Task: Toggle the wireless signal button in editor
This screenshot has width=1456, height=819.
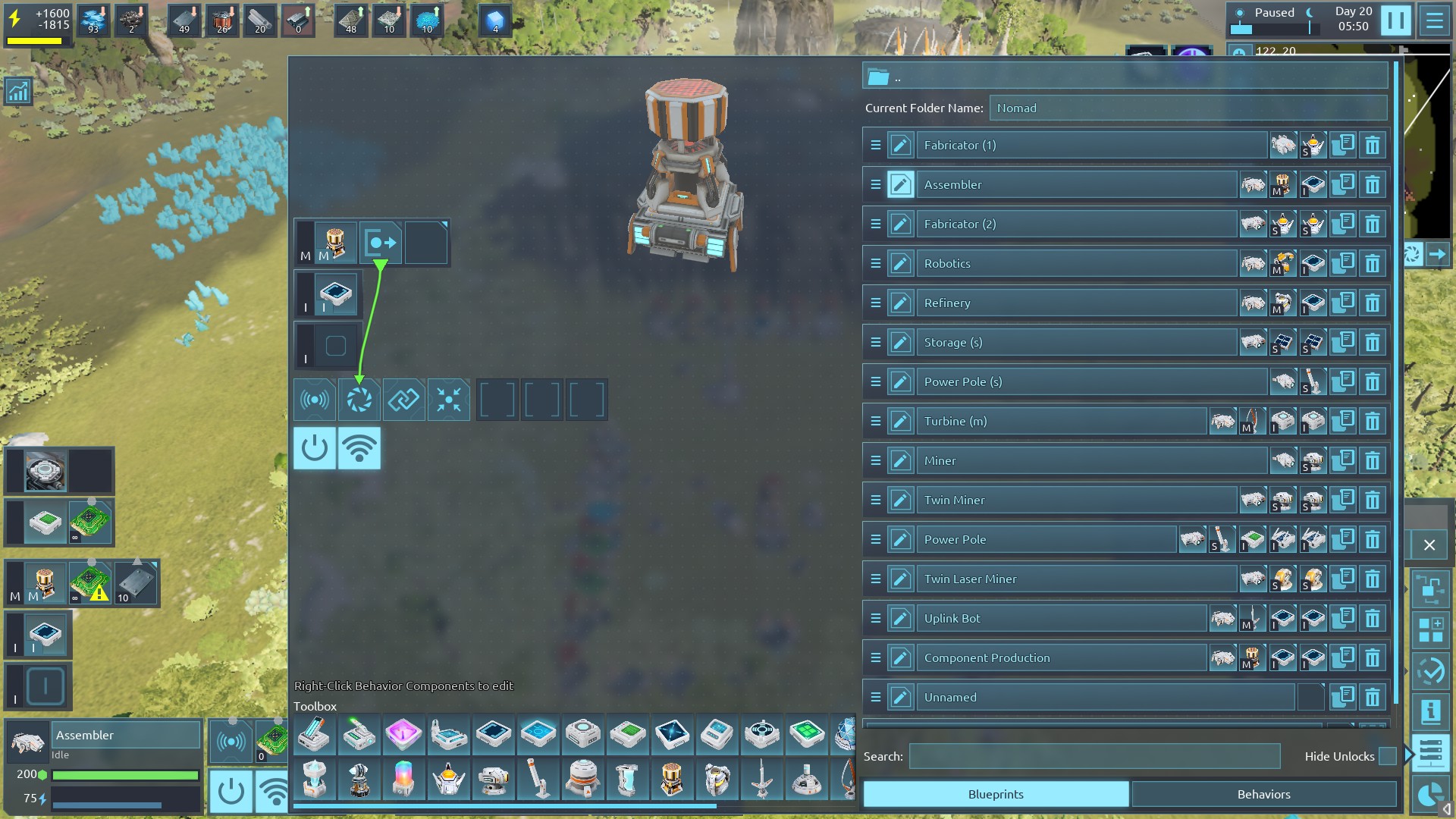Action: coord(359,448)
